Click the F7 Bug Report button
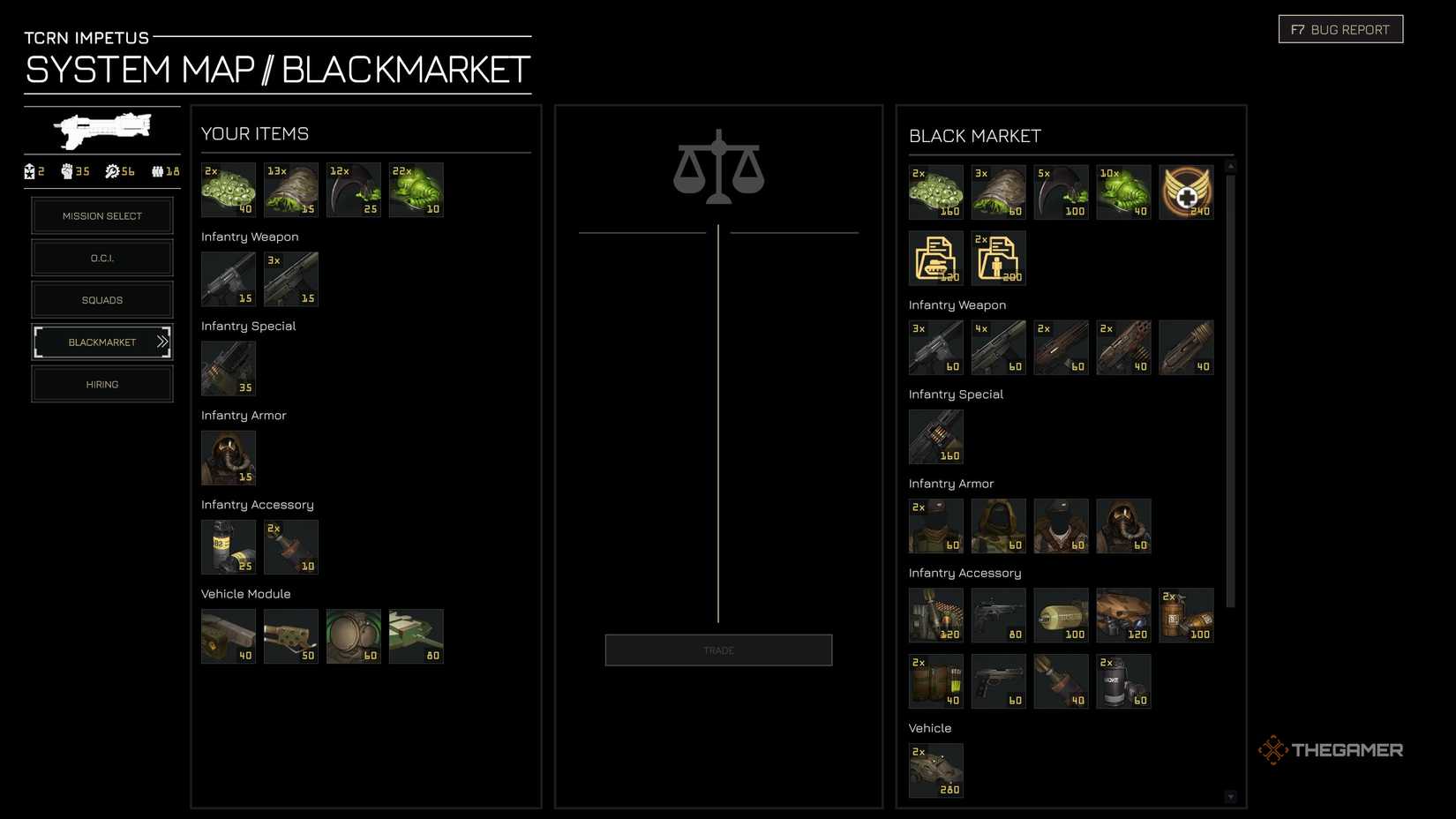The image size is (1456, 819). pos(1340,28)
